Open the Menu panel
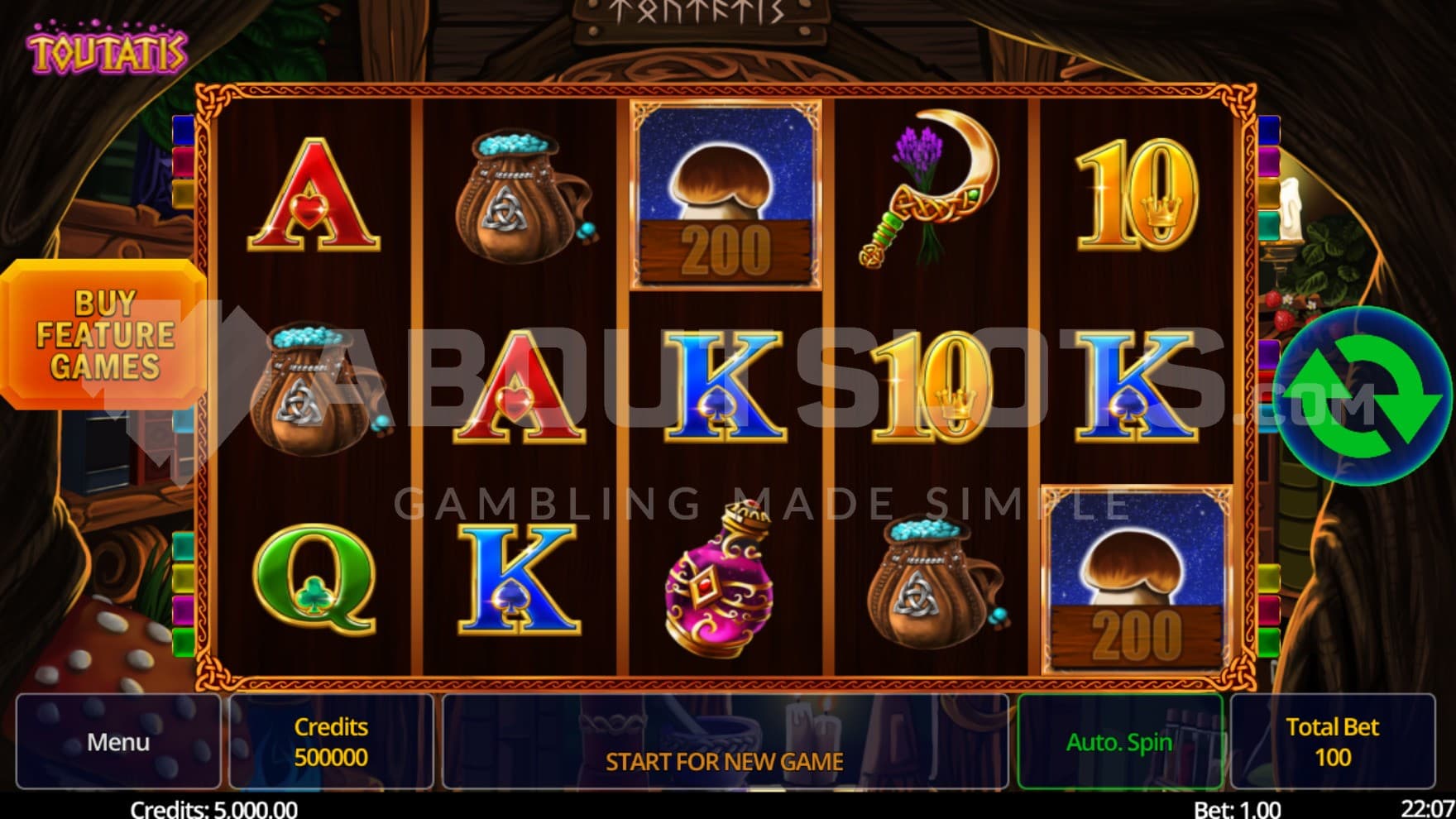1456x819 pixels. [118, 741]
